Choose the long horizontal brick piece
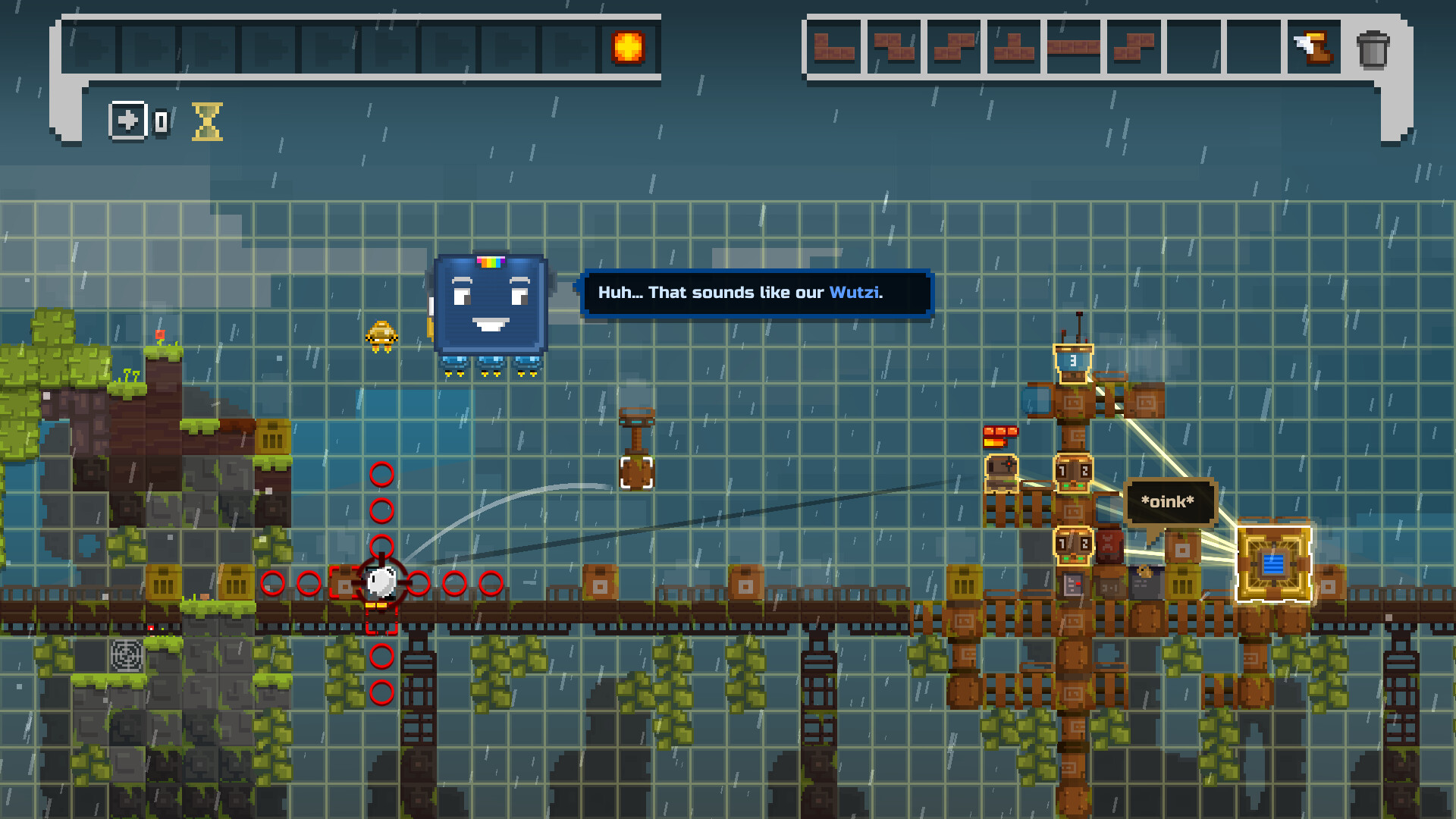Image resolution: width=1456 pixels, height=819 pixels. tap(1073, 45)
